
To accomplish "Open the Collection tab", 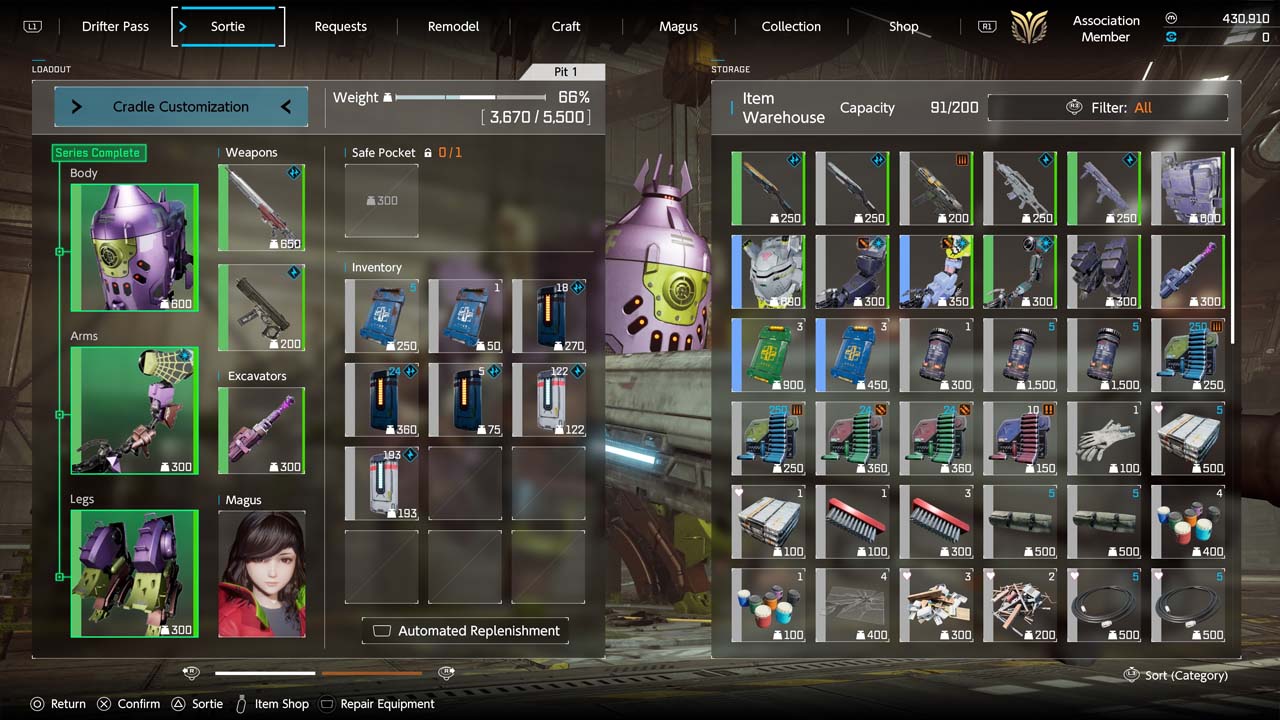I will click(x=791, y=27).
